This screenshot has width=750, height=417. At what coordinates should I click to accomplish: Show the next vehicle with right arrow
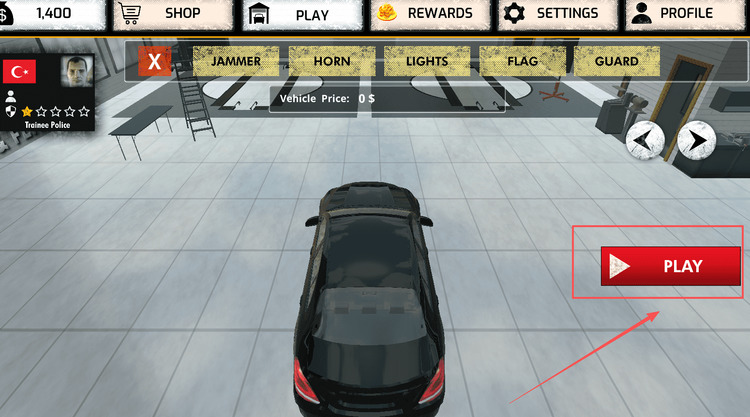697,140
